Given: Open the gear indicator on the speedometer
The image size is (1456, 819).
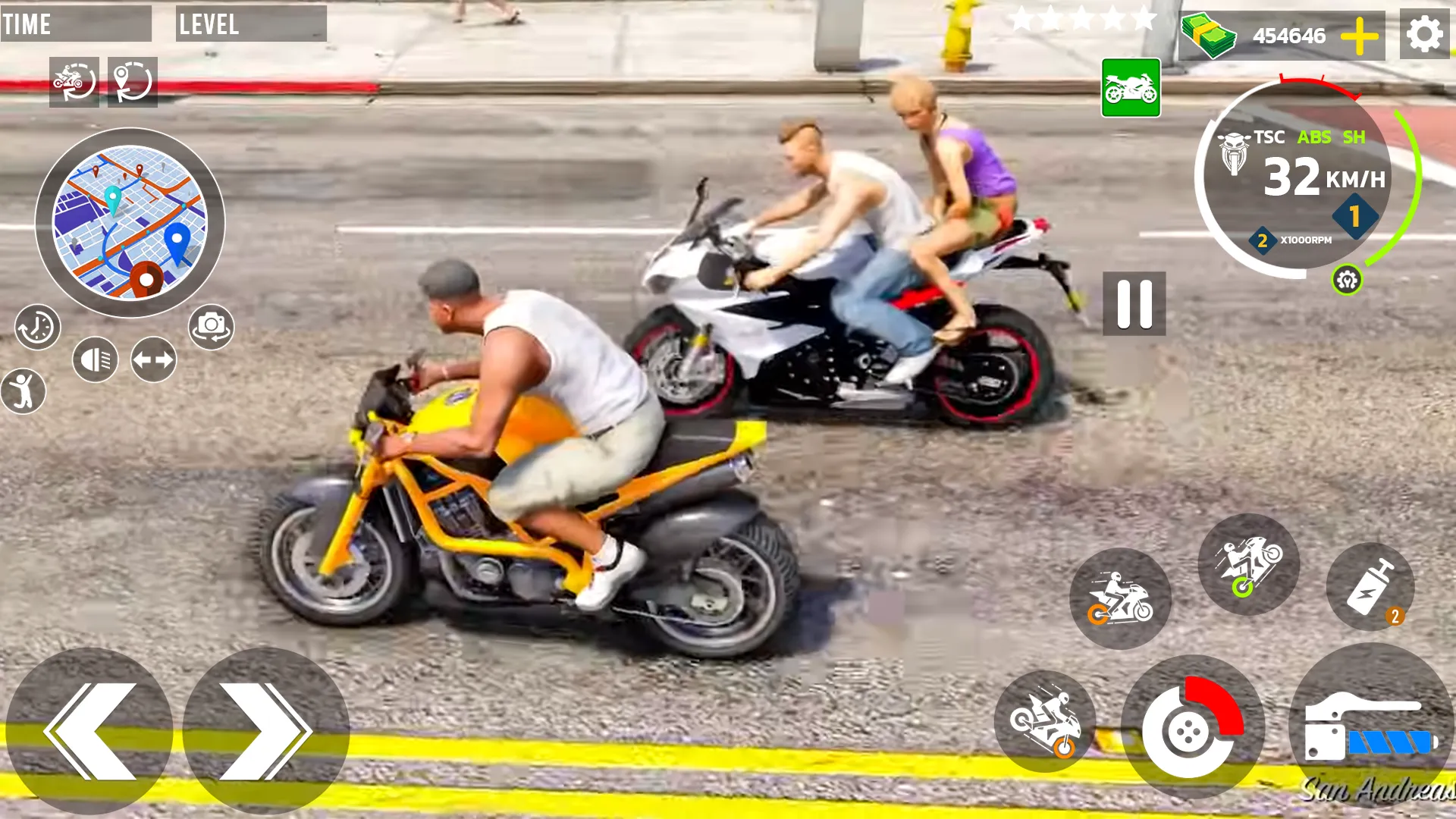Looking at the screenshot, I should [1354, 215].
